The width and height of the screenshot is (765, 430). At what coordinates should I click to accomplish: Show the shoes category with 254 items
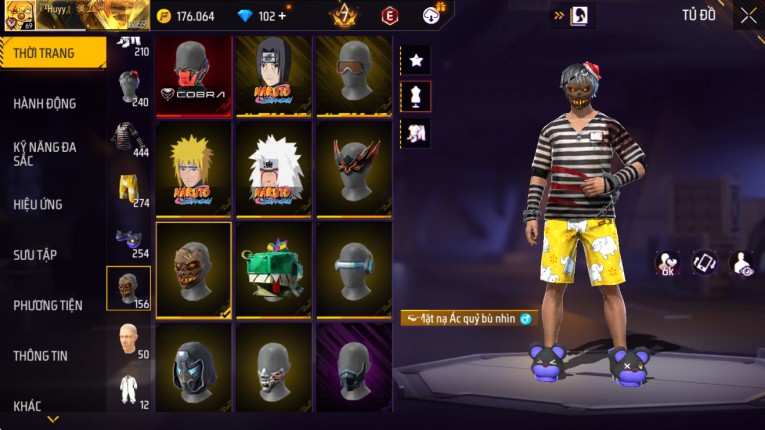tap(128, 240)
